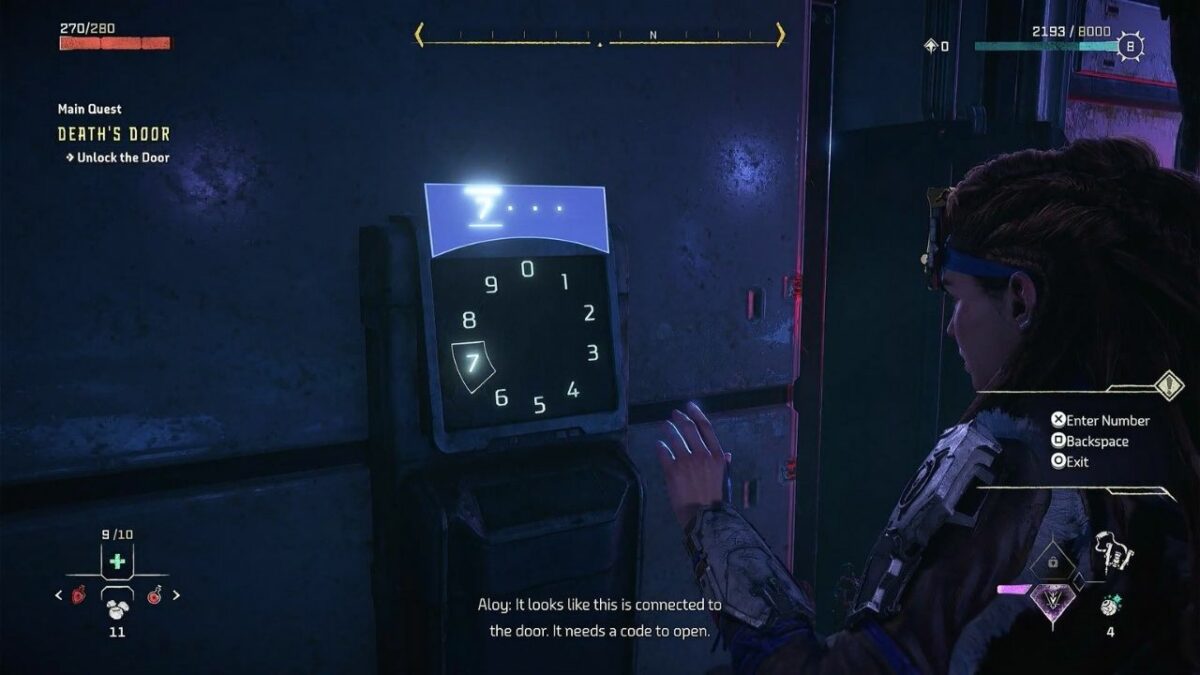
Task: Click the player level 8 badge
Action: [x=1130, y=46]
